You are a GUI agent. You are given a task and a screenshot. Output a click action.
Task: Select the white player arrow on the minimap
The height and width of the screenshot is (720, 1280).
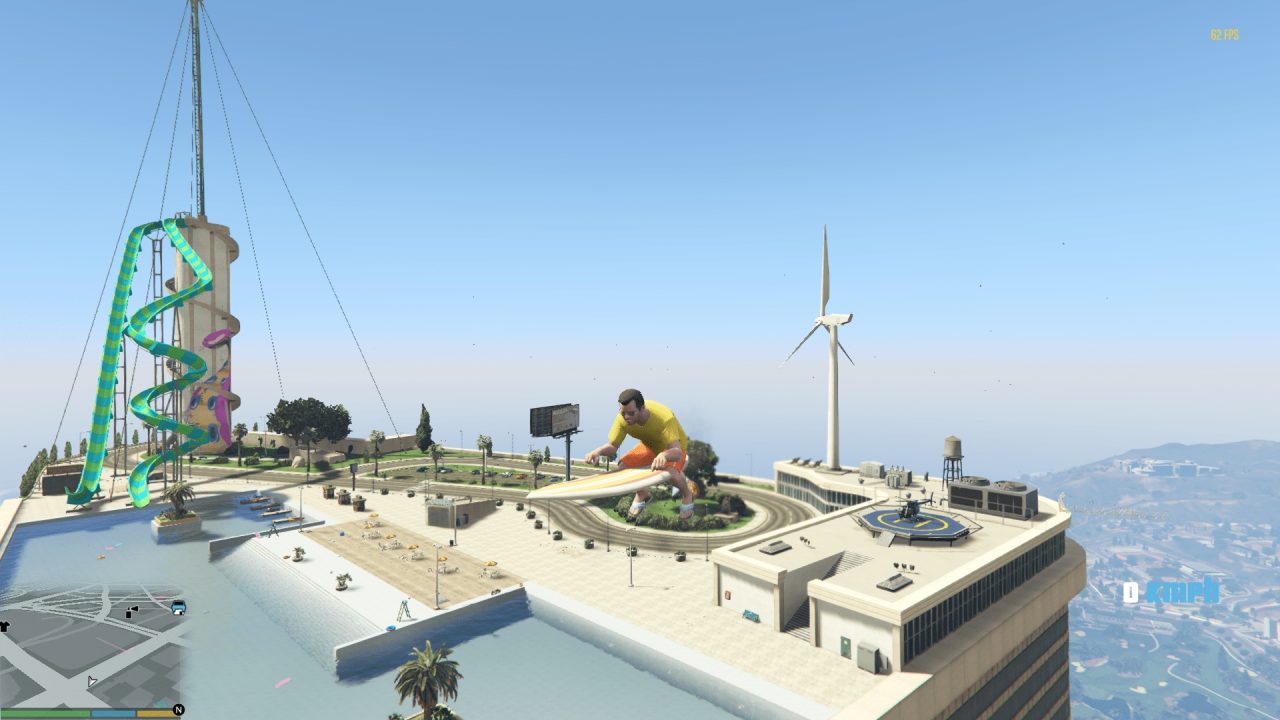pyautogui.click(x=92, y=681)
